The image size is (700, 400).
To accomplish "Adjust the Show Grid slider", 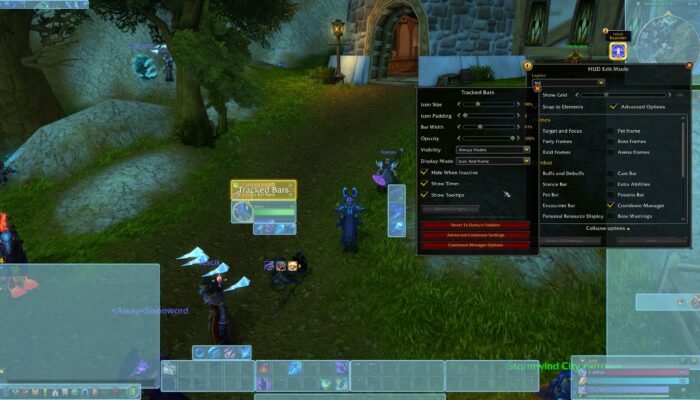I will click(606, 94).
